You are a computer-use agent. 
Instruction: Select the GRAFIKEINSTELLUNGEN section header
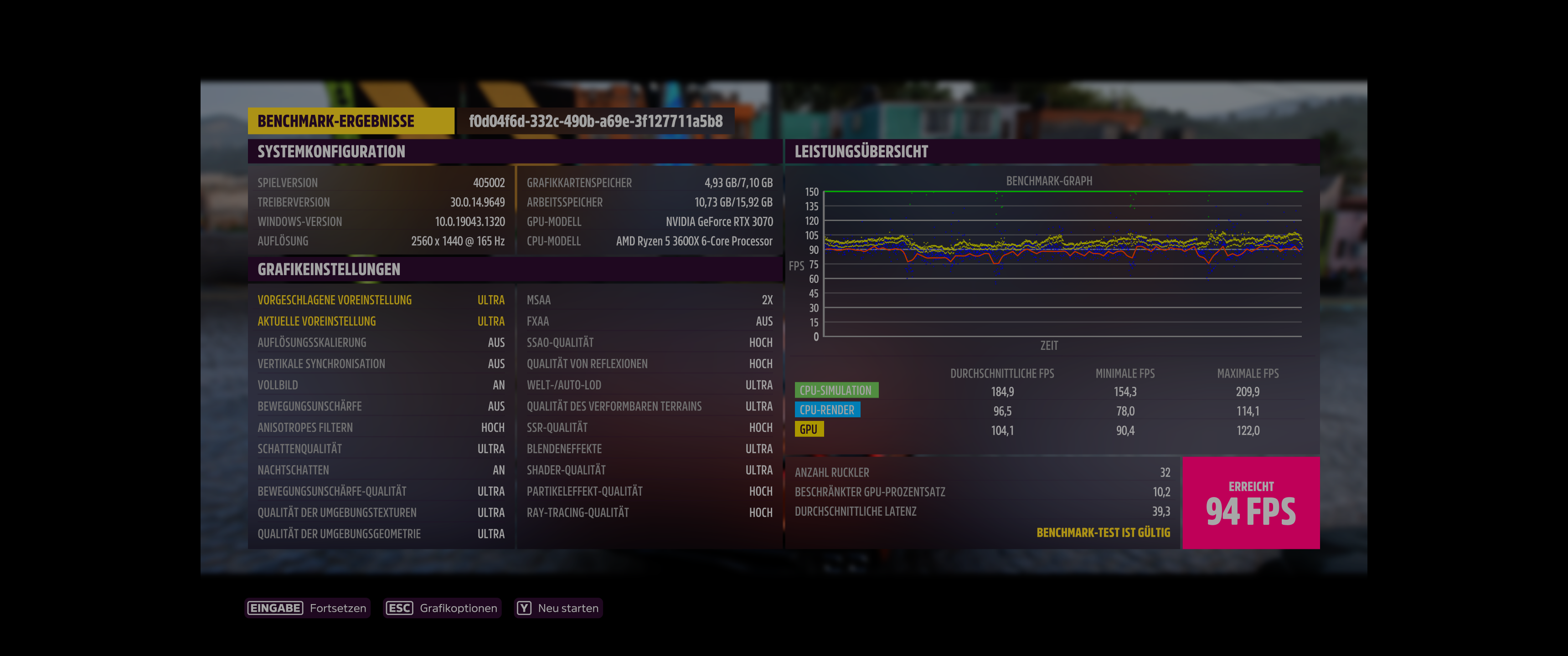click(329, 269)
